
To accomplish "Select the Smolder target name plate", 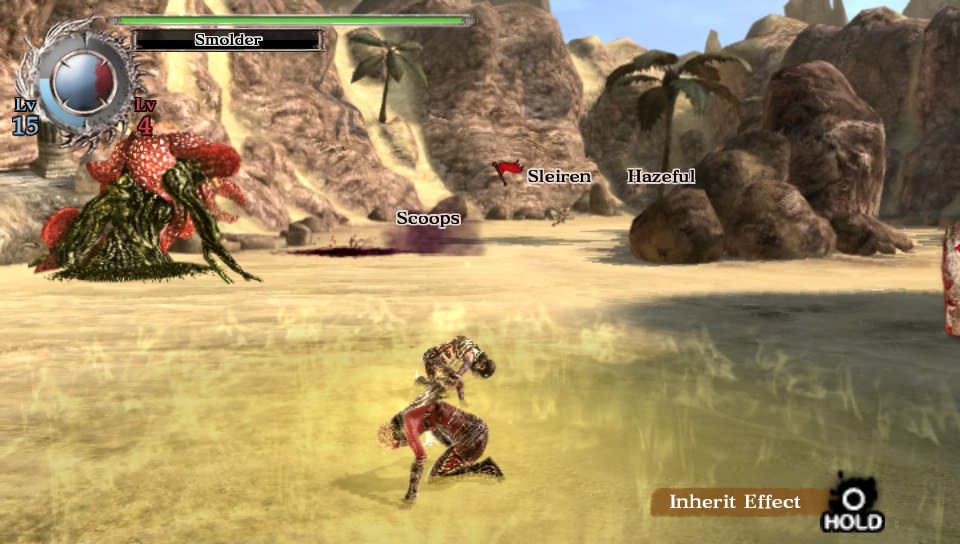I will [x=228, y=40].
